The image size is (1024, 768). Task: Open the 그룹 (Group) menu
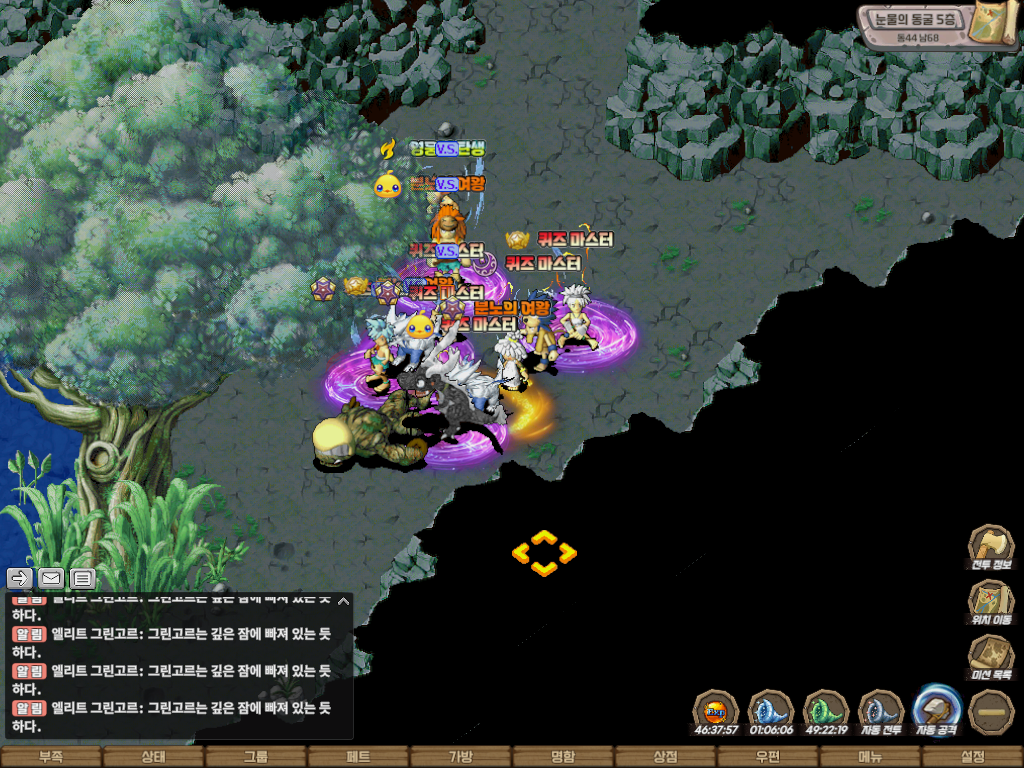click(256, 757)
